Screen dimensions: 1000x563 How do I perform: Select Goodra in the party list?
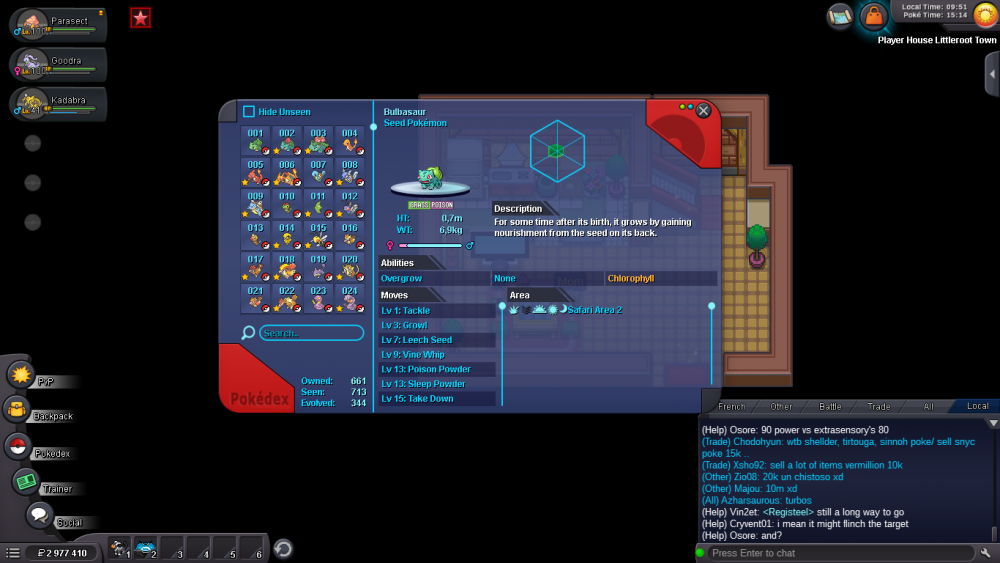[x=58, y=65]
